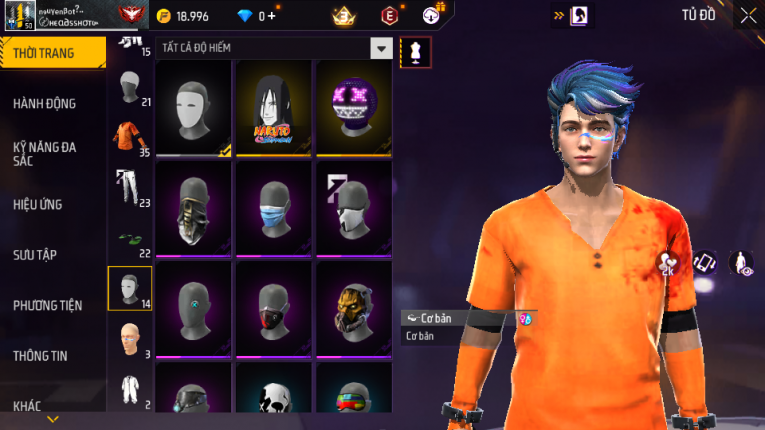Close the wardrobe screen with X
Screen dimensions: 765x430
(x=748, y=15)
